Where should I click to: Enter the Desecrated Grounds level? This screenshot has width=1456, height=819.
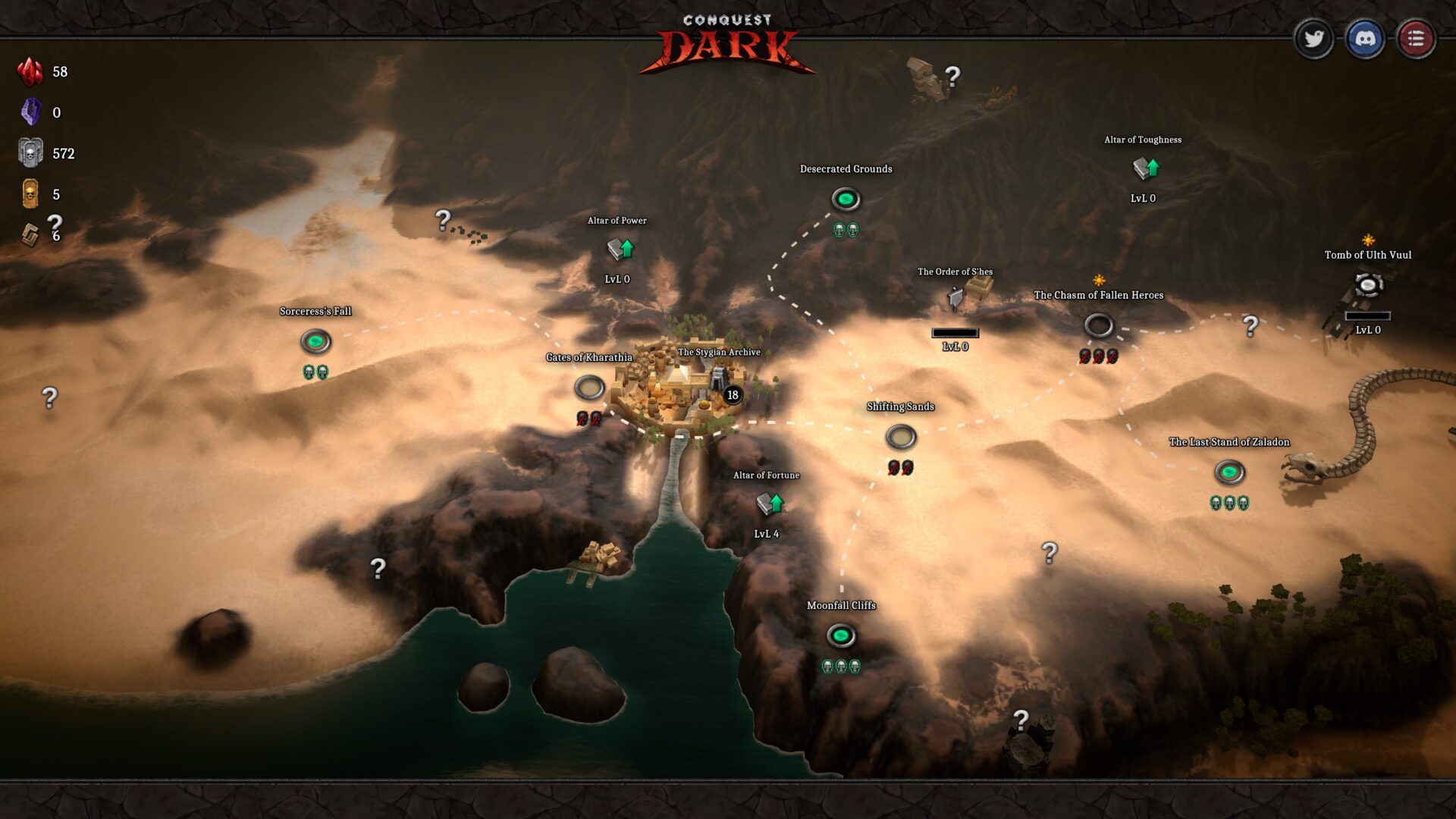[846, 199]
